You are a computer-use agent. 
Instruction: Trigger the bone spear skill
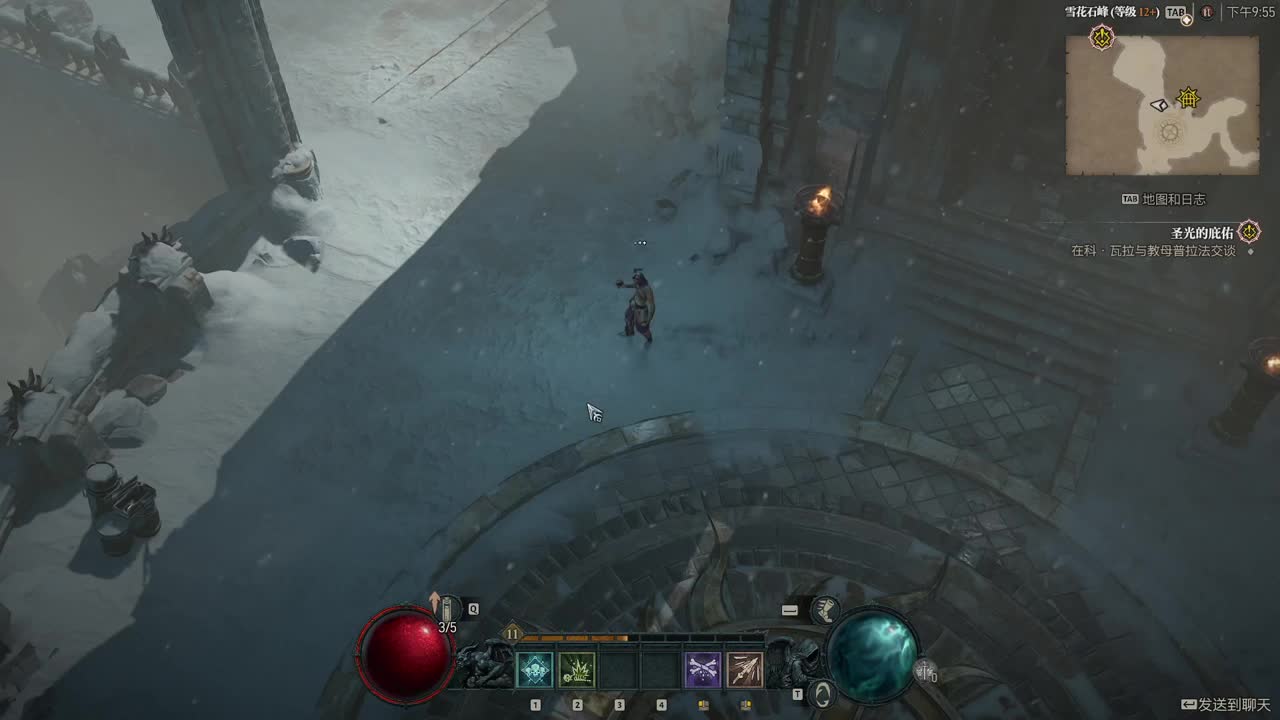click(745, 669)
